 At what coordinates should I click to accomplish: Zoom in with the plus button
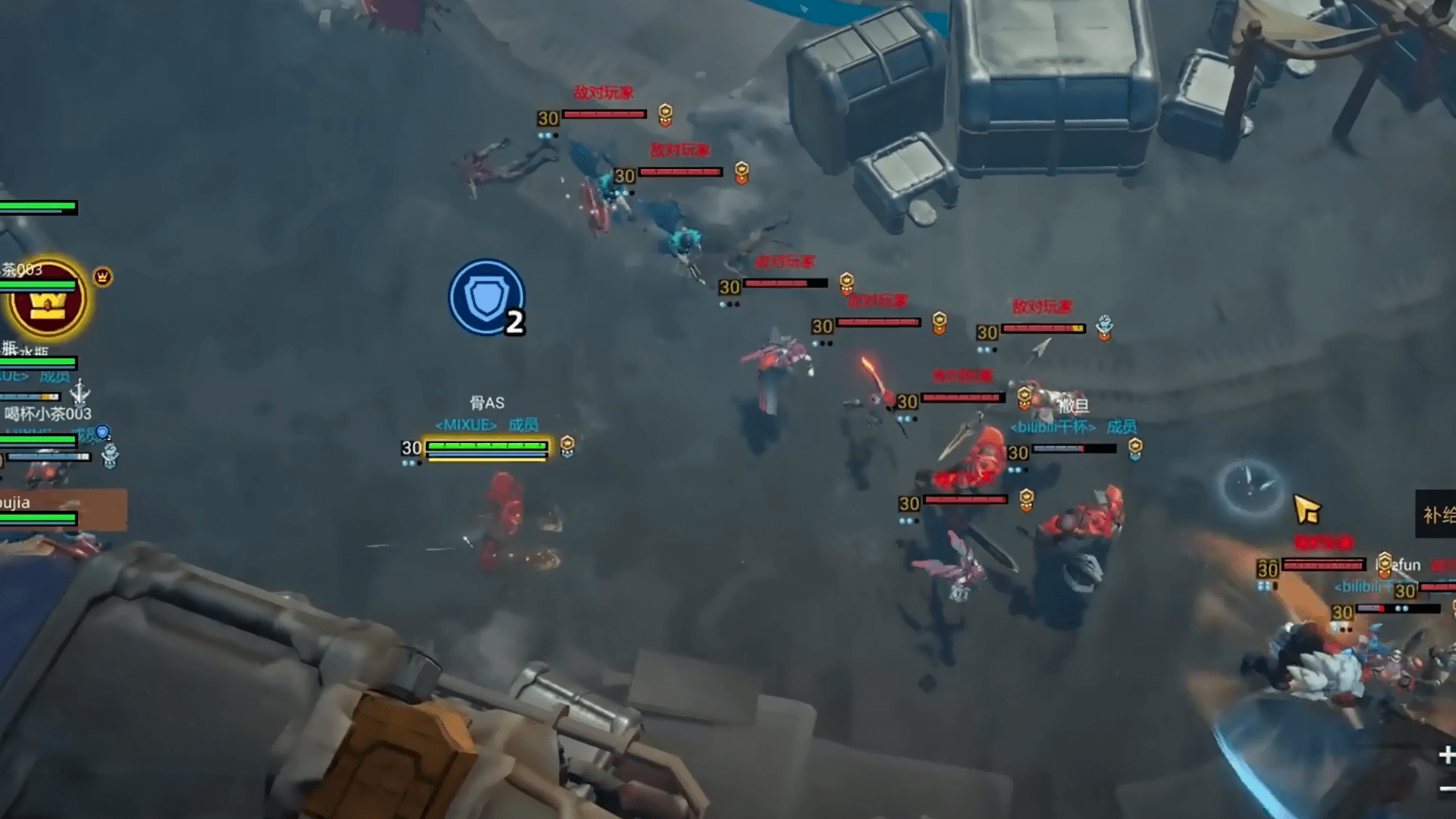tap(1446, 755)
